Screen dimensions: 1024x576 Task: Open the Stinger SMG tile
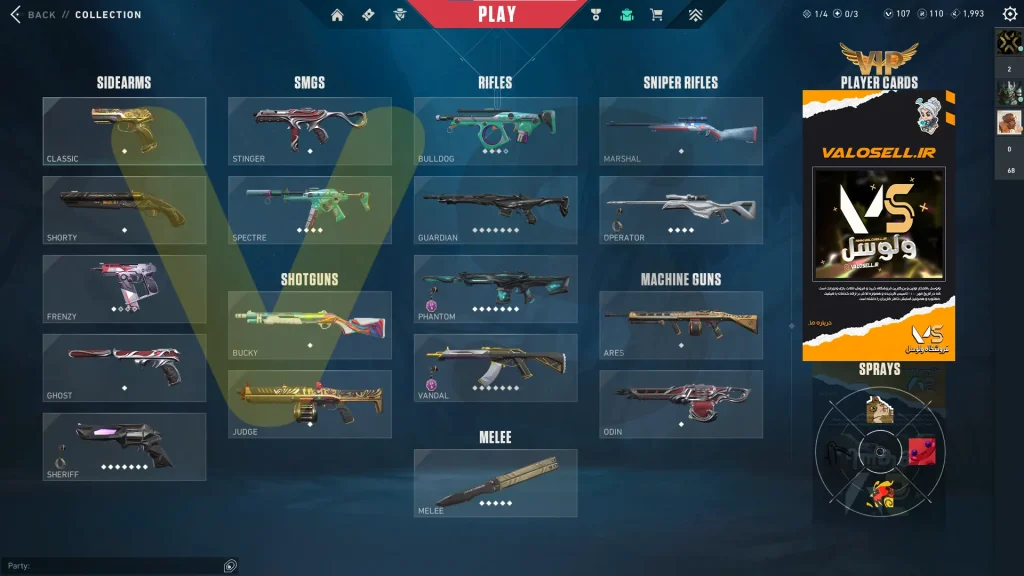pos(309,131)
